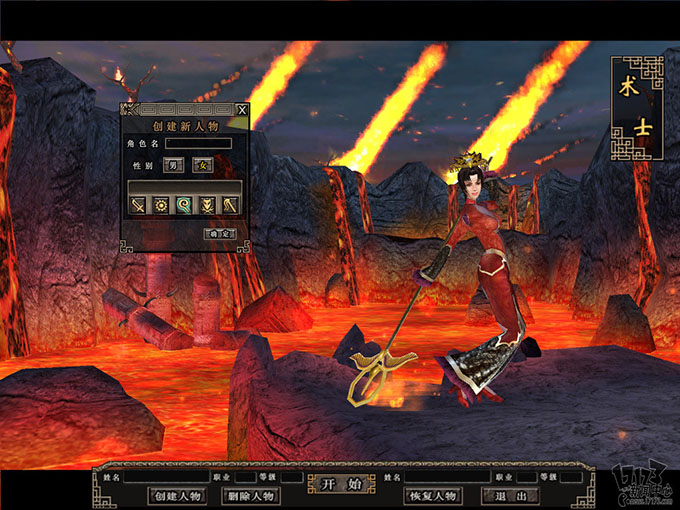Choose the fox mask class icon

207,205
